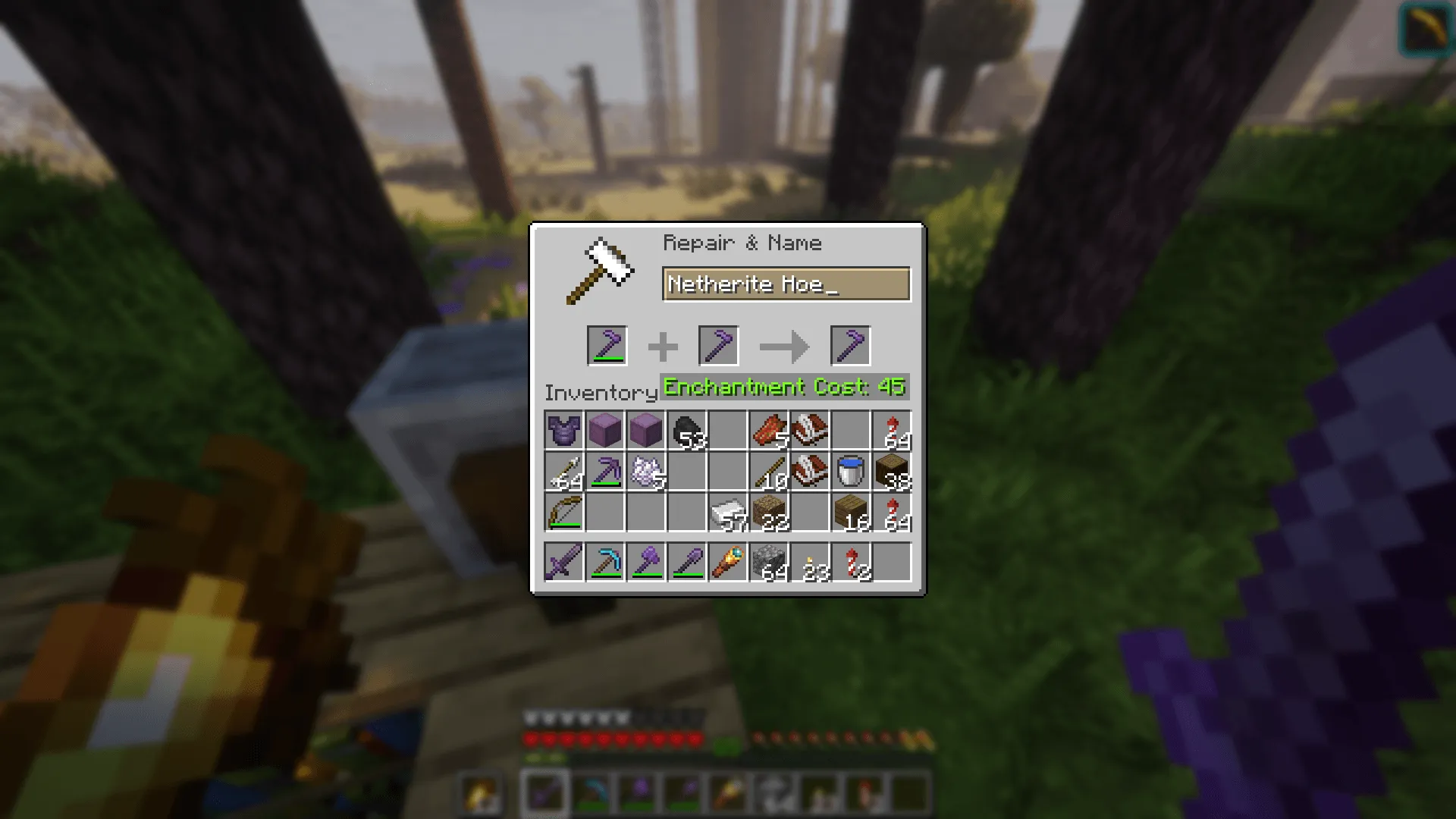Select the stack of 53 coal
Screen dimensions: 1456x819
pyautogui.click(x=688, y=431)
